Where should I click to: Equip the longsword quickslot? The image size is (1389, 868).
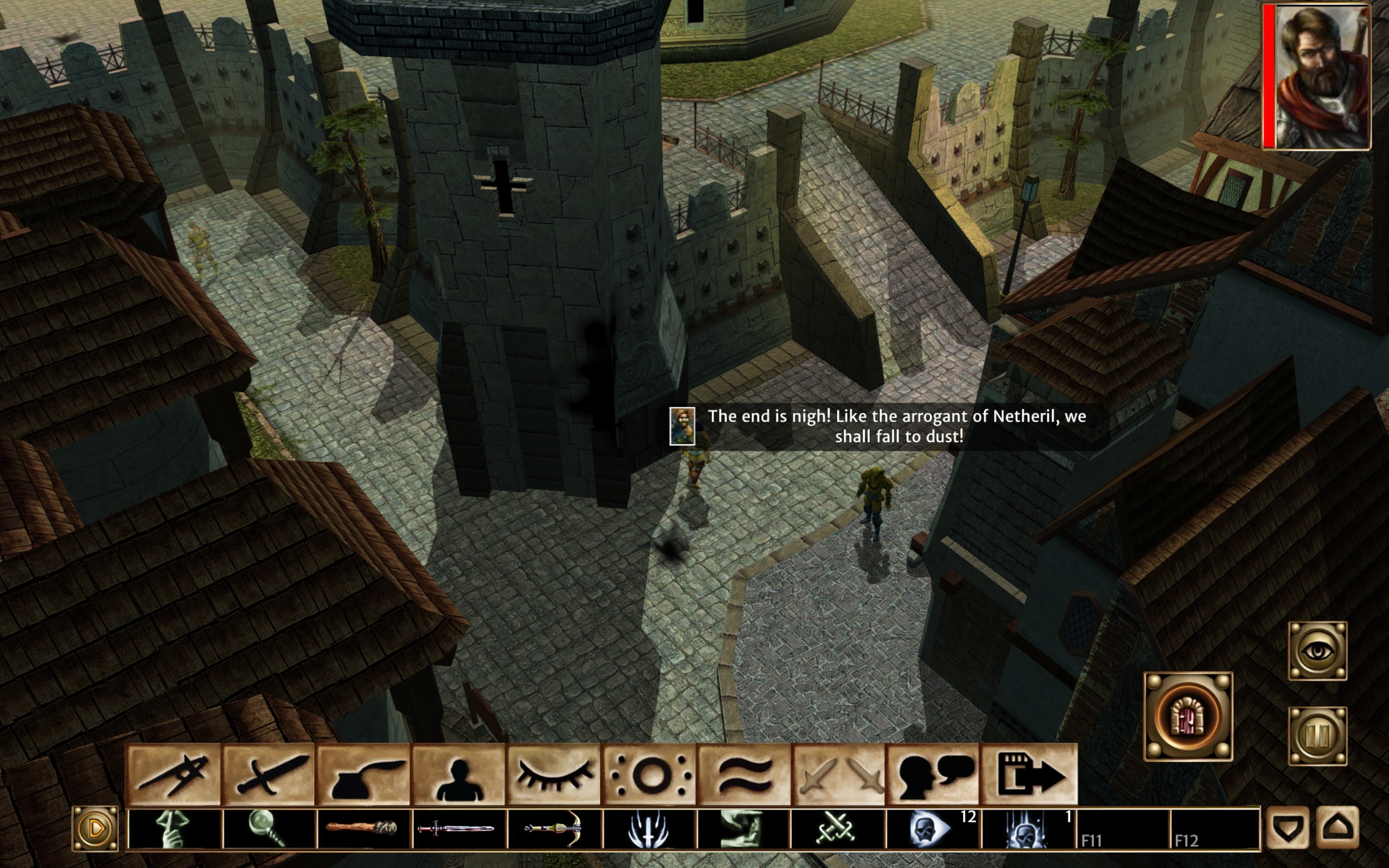pyautogui.click(x=458, y=828)
